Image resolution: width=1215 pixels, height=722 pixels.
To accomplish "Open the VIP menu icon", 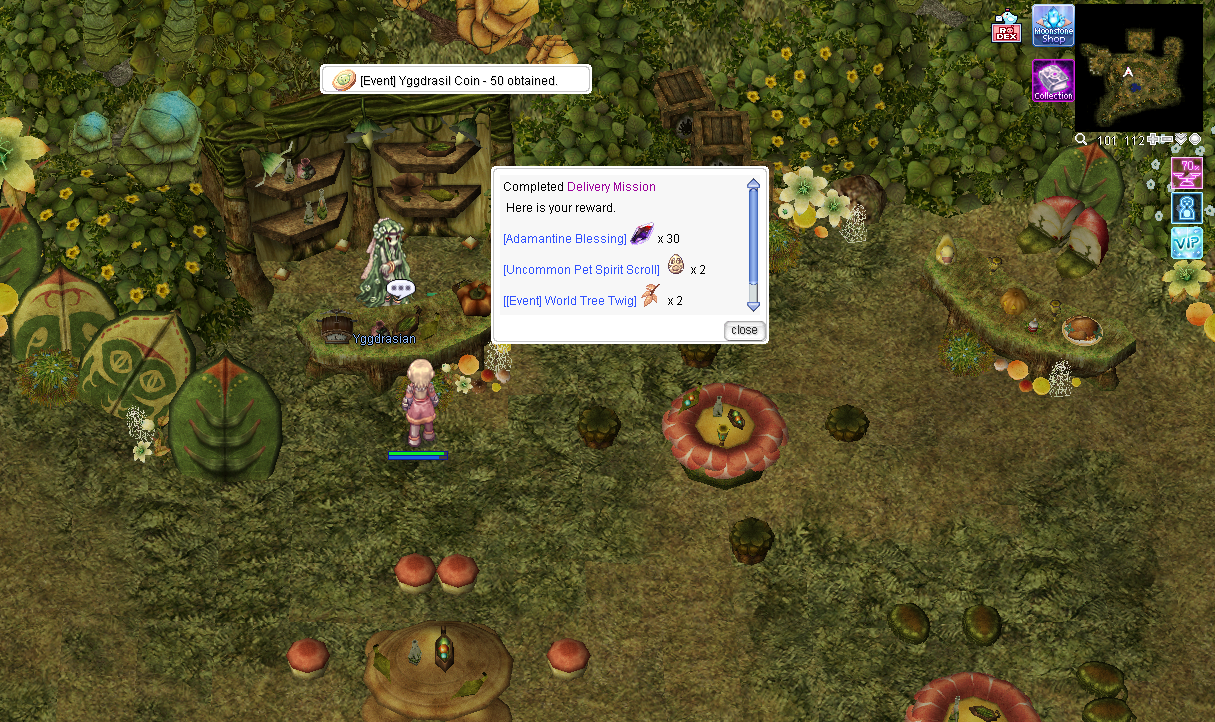I will pos(1187,243).
